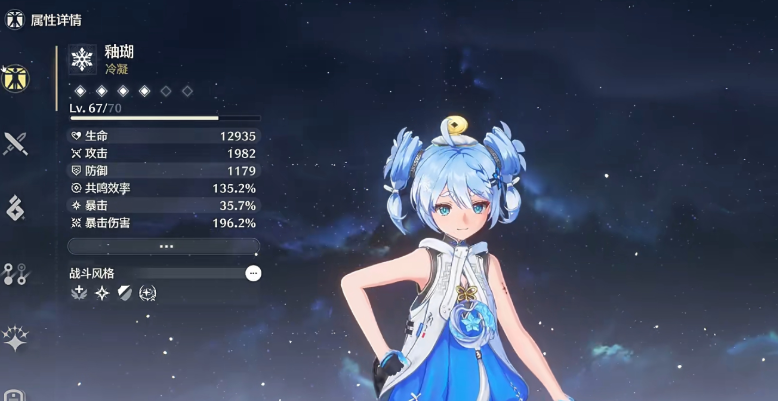
Task: Select the first combat style icon with wings
Action: coord(79,293)
